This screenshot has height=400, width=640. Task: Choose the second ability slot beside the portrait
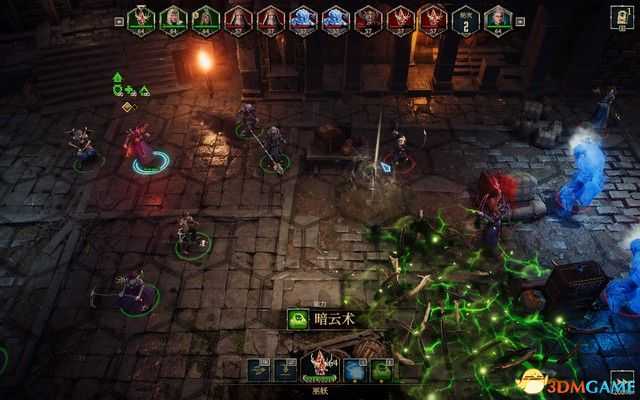click(x=285, y=371)
